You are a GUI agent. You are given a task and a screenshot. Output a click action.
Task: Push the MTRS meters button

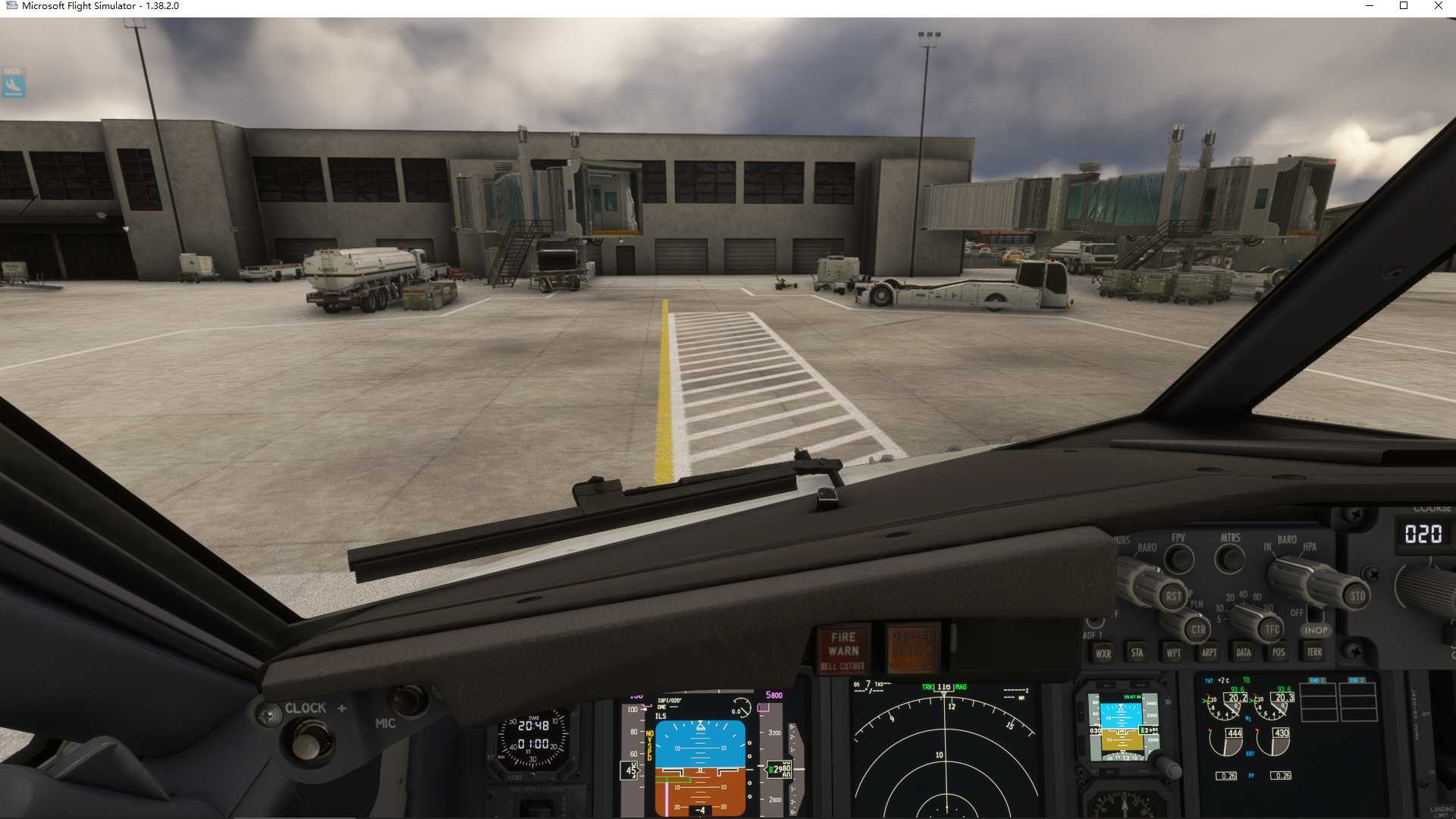pyautogui.click(x=1229, y=560)
